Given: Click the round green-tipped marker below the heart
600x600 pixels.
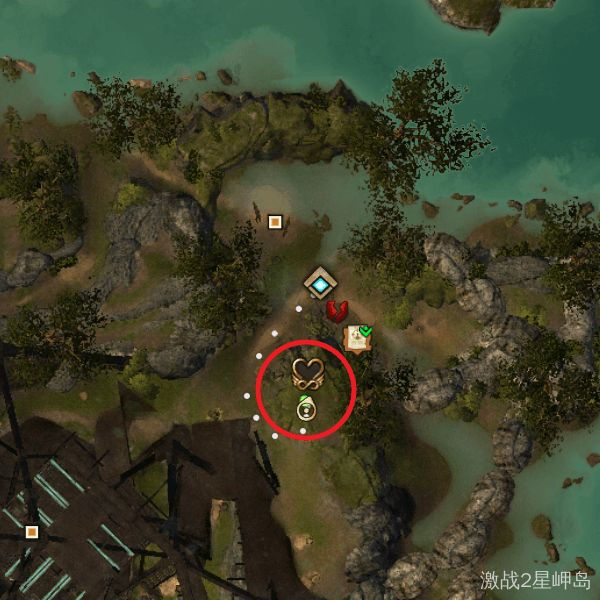Looking at the screenshot, I should (x=305, y=409).
